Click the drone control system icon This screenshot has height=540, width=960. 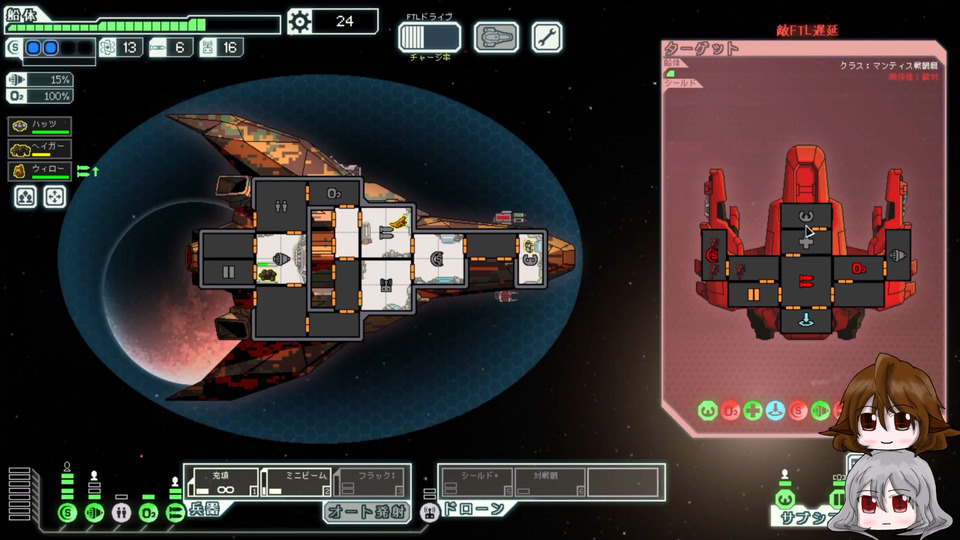(x=430, y=513)
